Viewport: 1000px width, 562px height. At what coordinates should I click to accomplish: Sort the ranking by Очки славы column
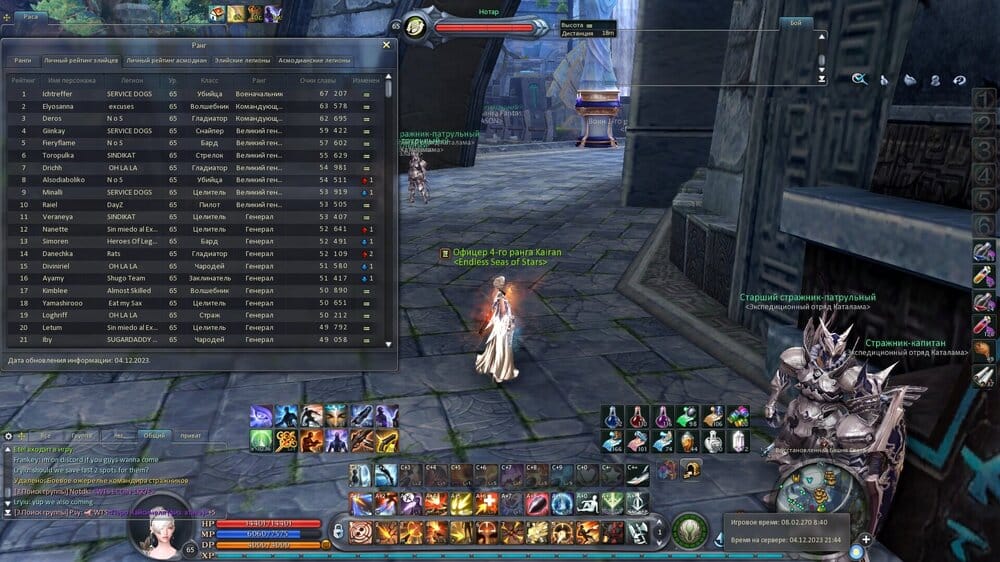(316, 79)
